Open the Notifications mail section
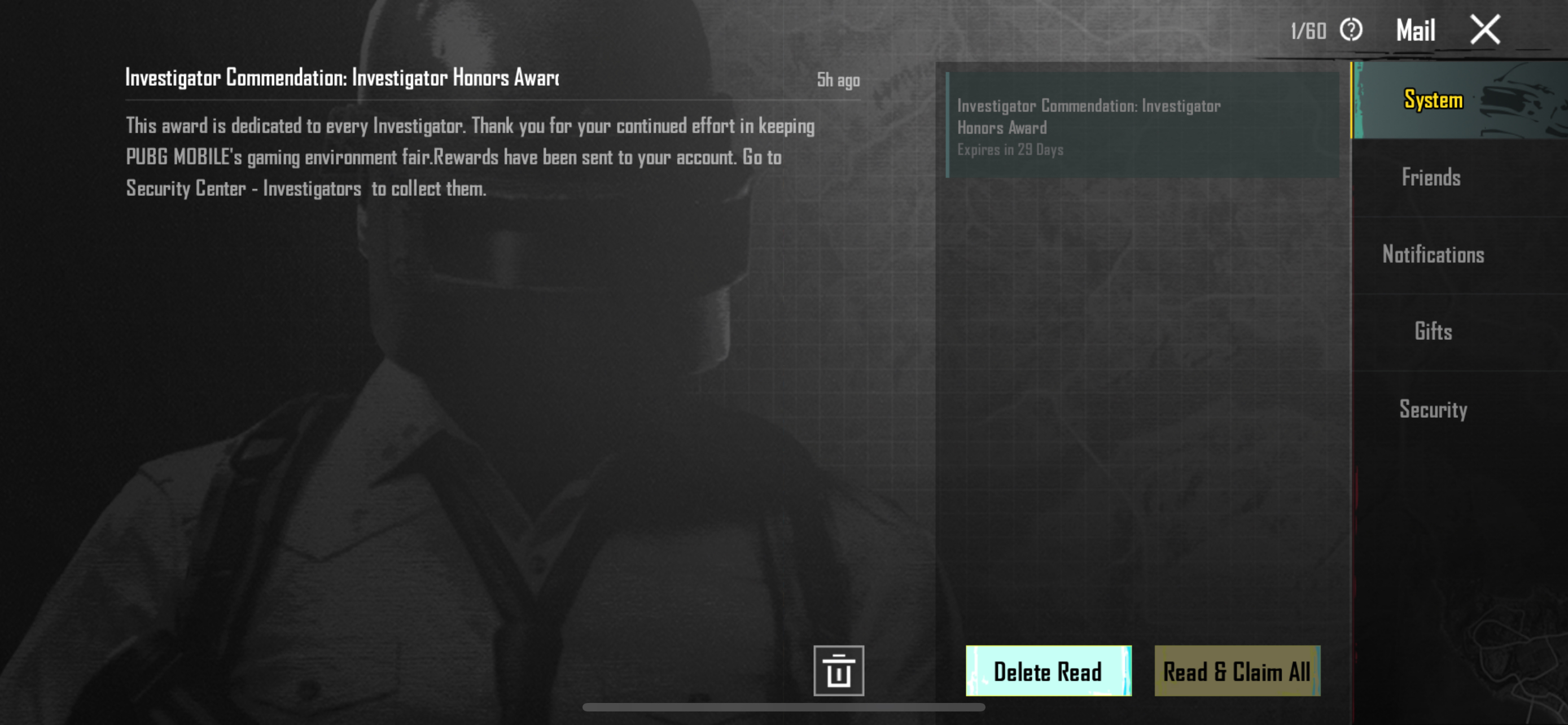This screenshot has width=1568, height=725. pyautogui.click(x=1434, y=255)
